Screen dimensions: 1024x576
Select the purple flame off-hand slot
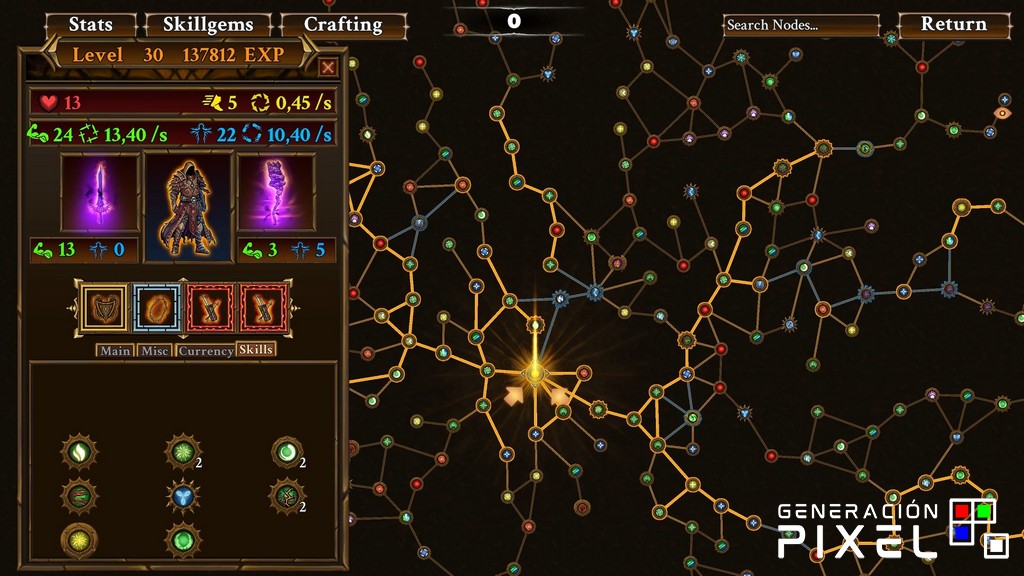(x=275, y=193)
